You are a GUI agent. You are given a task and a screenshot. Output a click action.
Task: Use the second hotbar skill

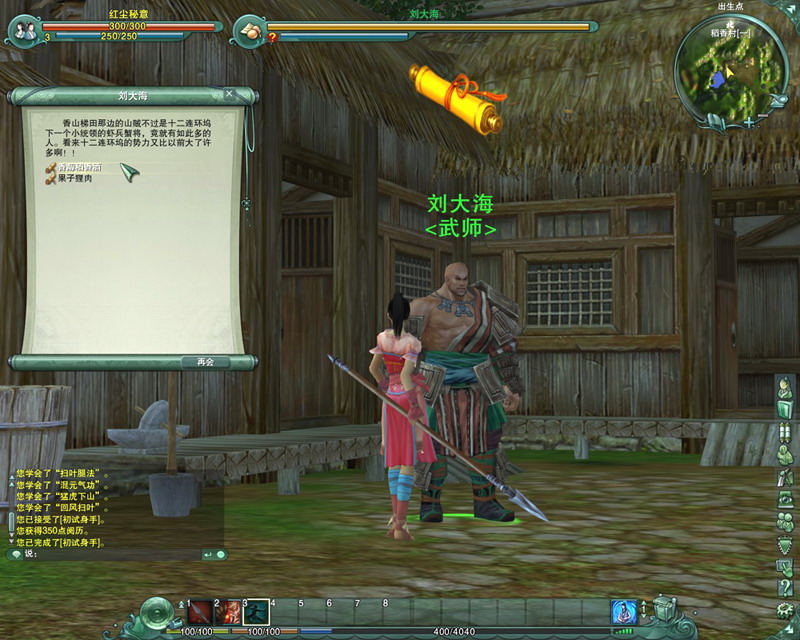(228, 611)
